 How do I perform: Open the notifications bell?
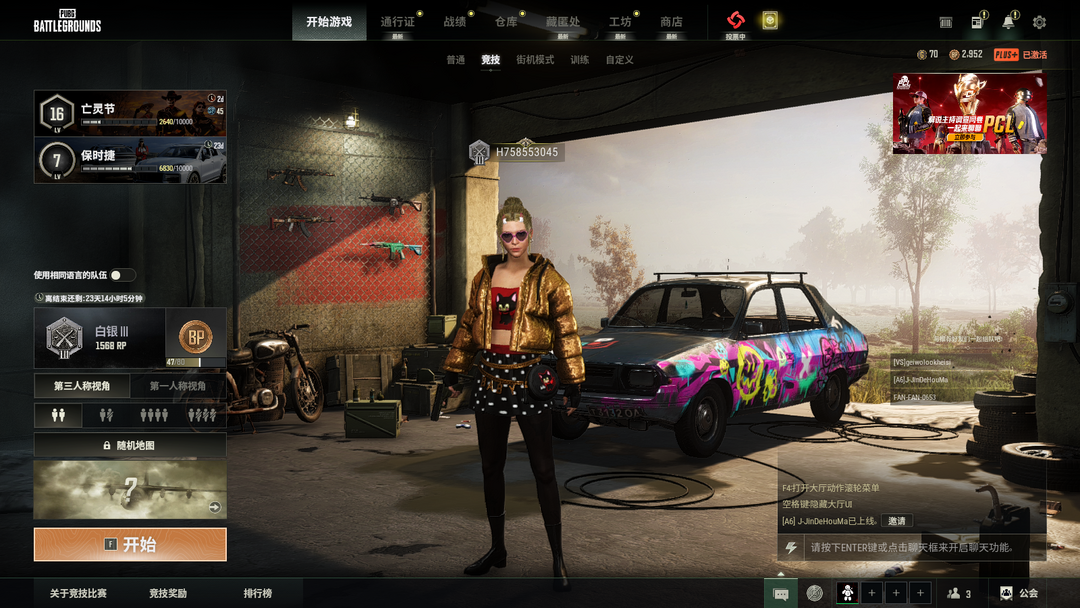click(x=1008, y=22)
